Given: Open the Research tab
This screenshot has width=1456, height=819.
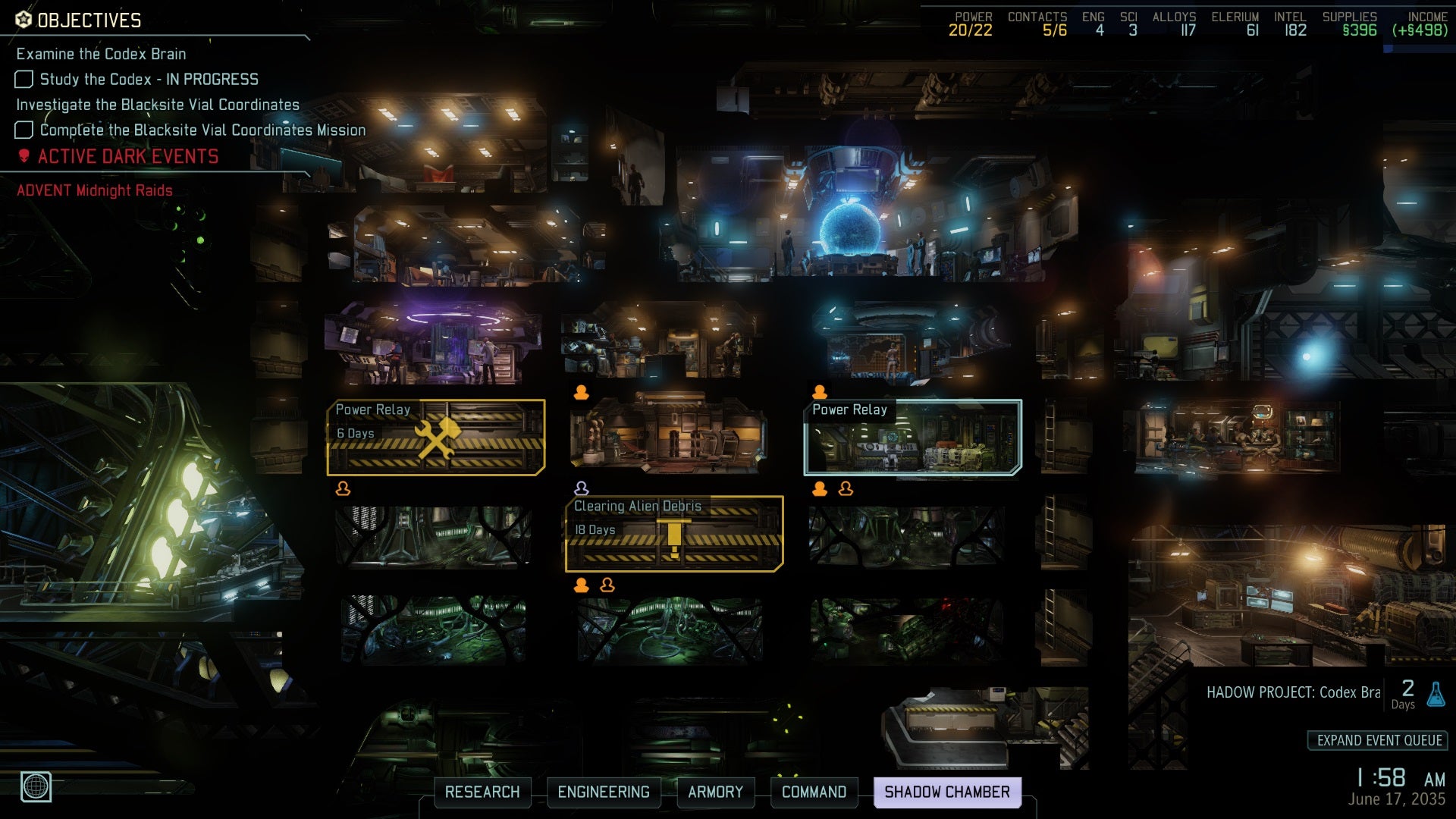Looking at the screenshot, I should point(482,792).
